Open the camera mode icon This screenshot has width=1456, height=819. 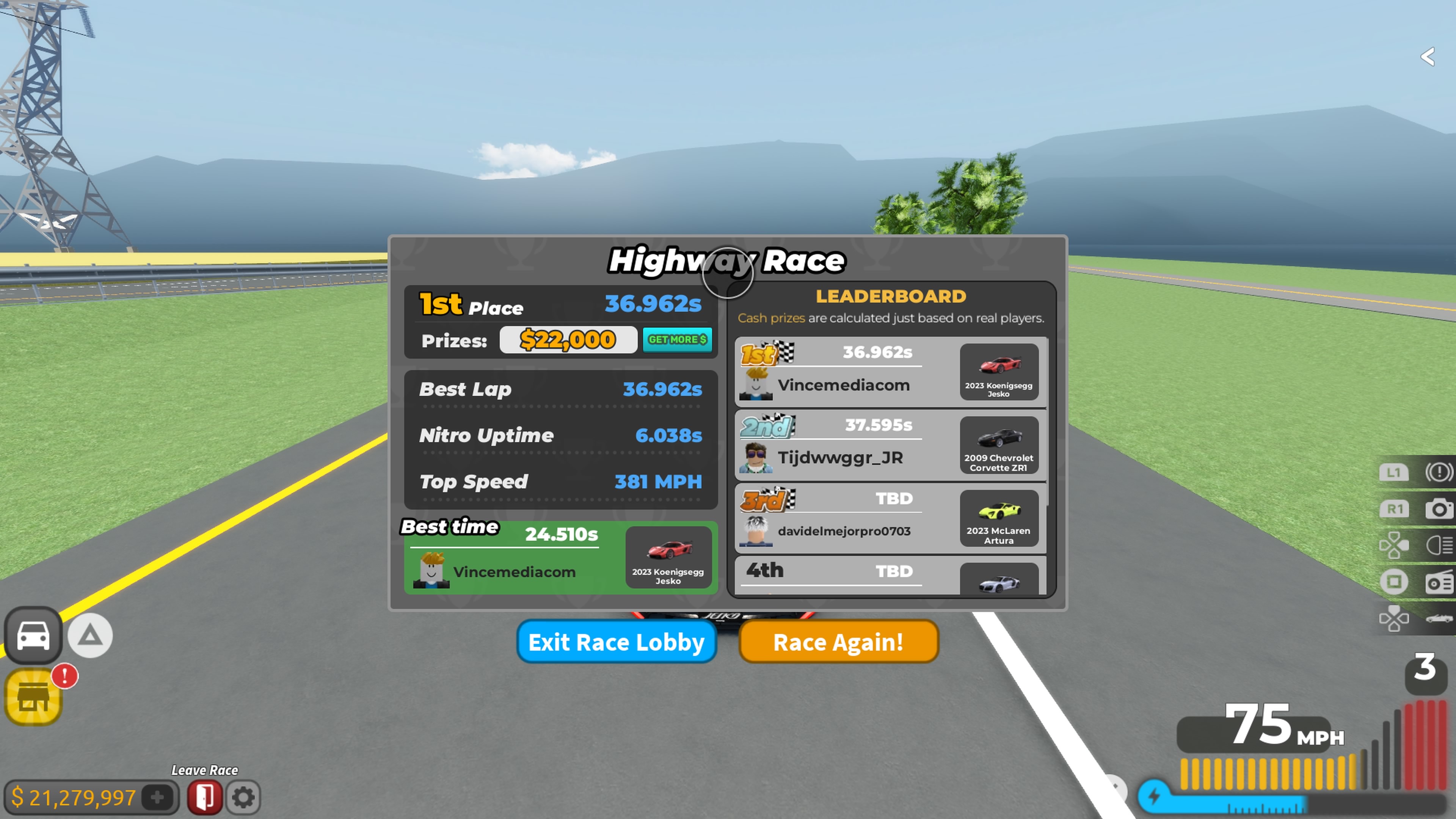(x=1439, y=509)
